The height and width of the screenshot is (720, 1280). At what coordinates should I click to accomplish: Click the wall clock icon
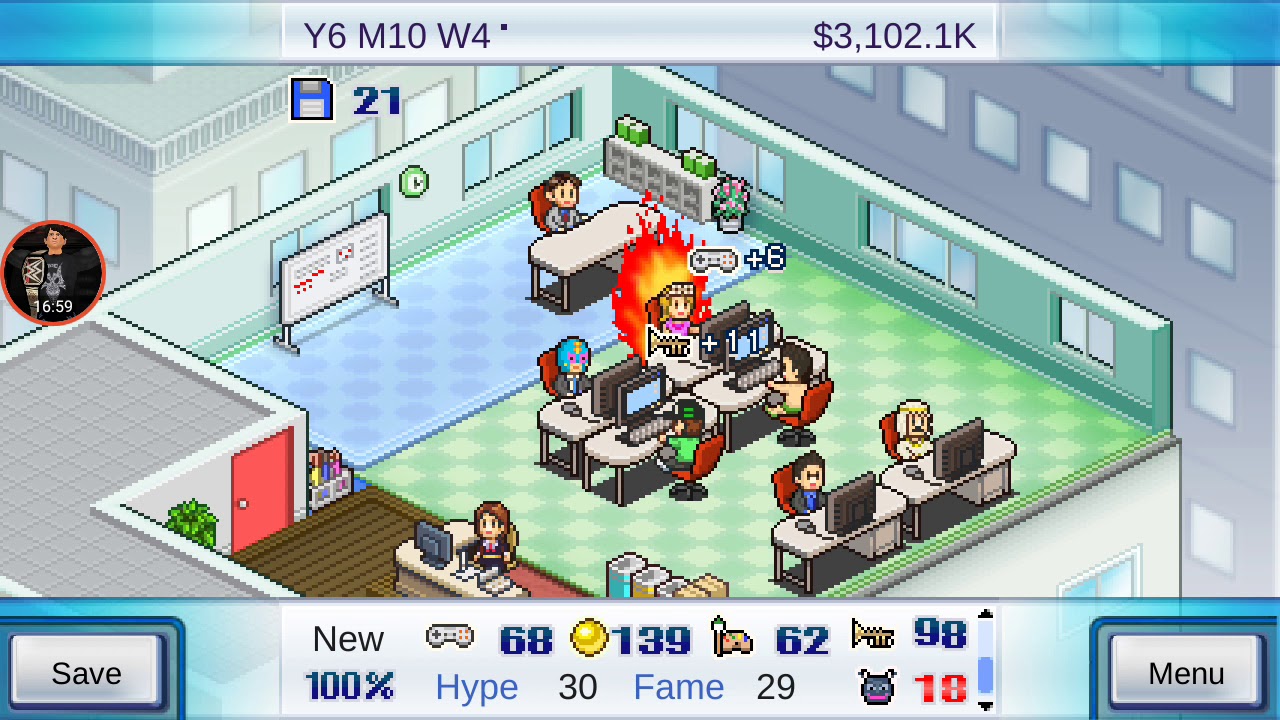pyautogui.click(x=416, y=181)
